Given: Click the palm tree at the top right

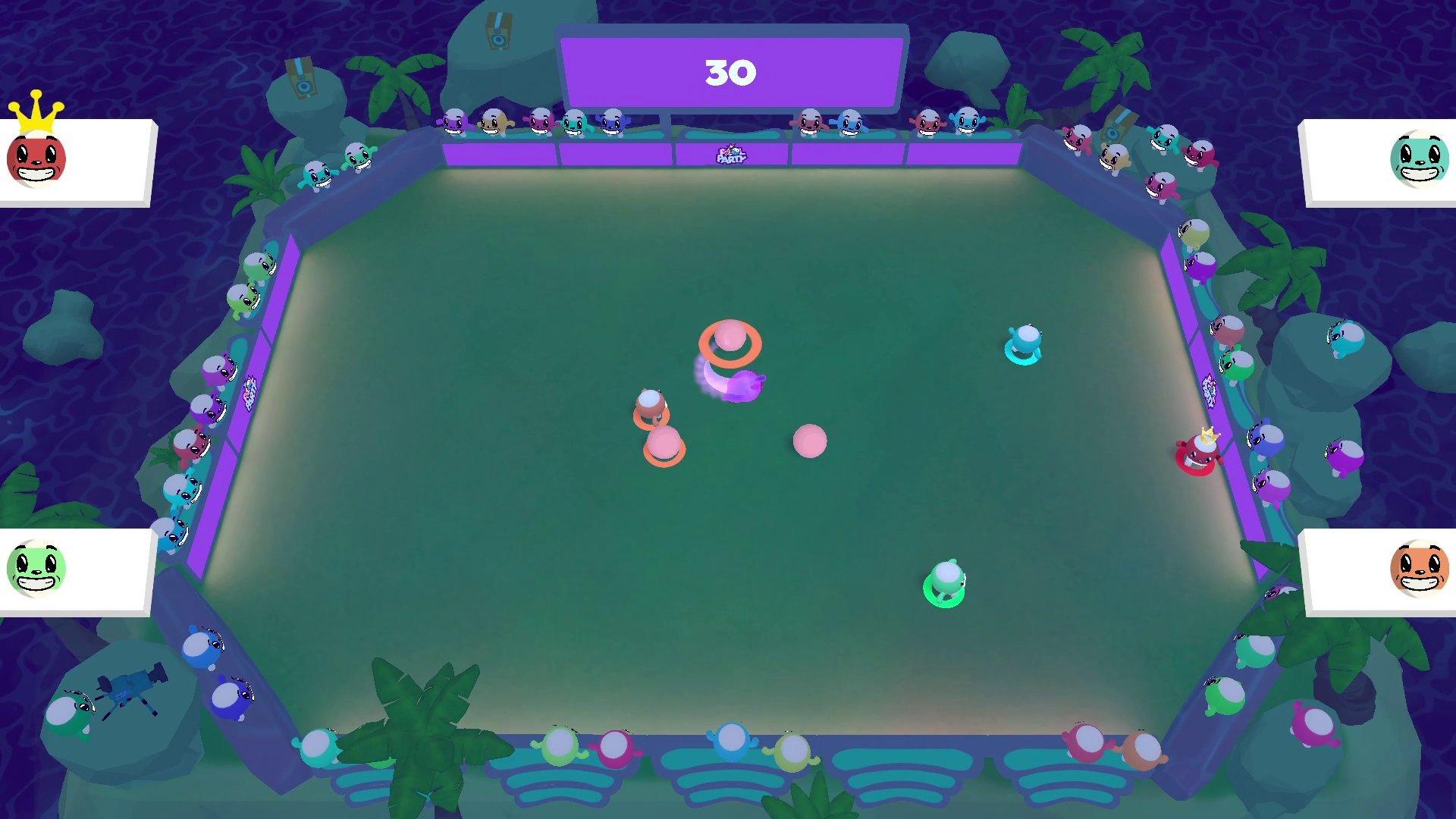Looking at the screenshot, I should tap(1107, 61).
